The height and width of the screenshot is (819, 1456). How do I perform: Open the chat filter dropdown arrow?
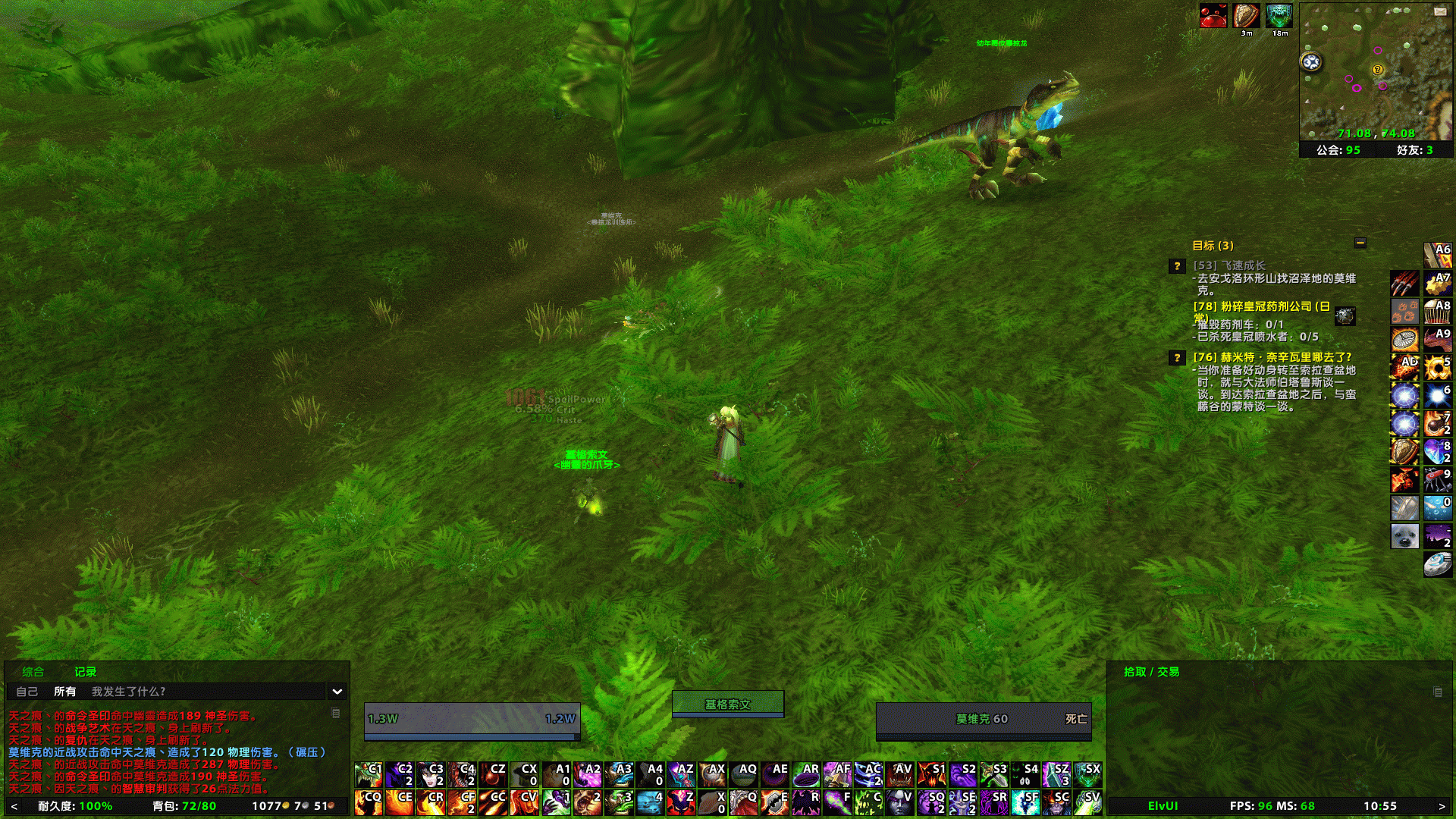(336, 692)
